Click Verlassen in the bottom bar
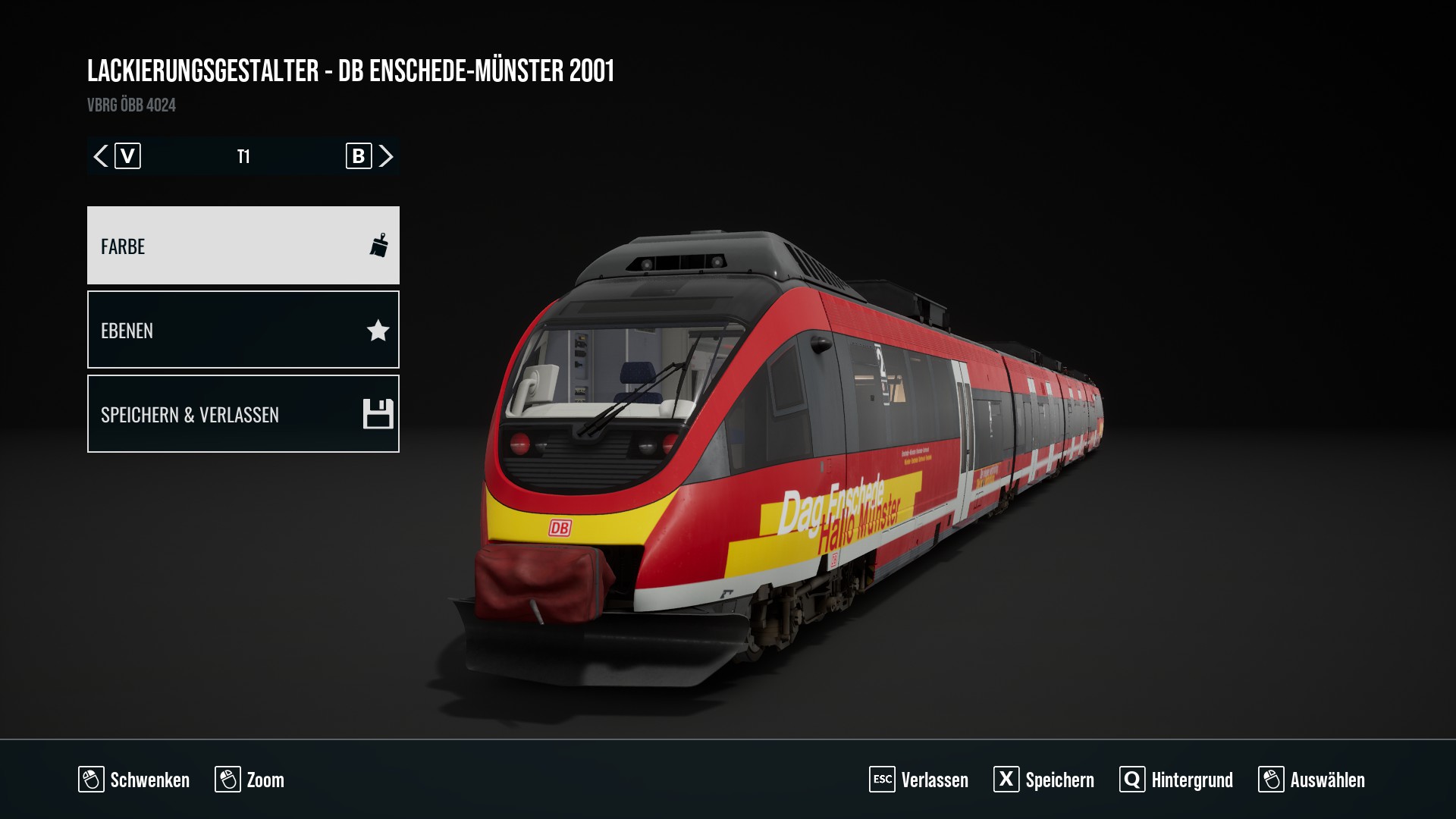Screen dimensions: 1456x819 pyautogui.click(x=919, y=780)
